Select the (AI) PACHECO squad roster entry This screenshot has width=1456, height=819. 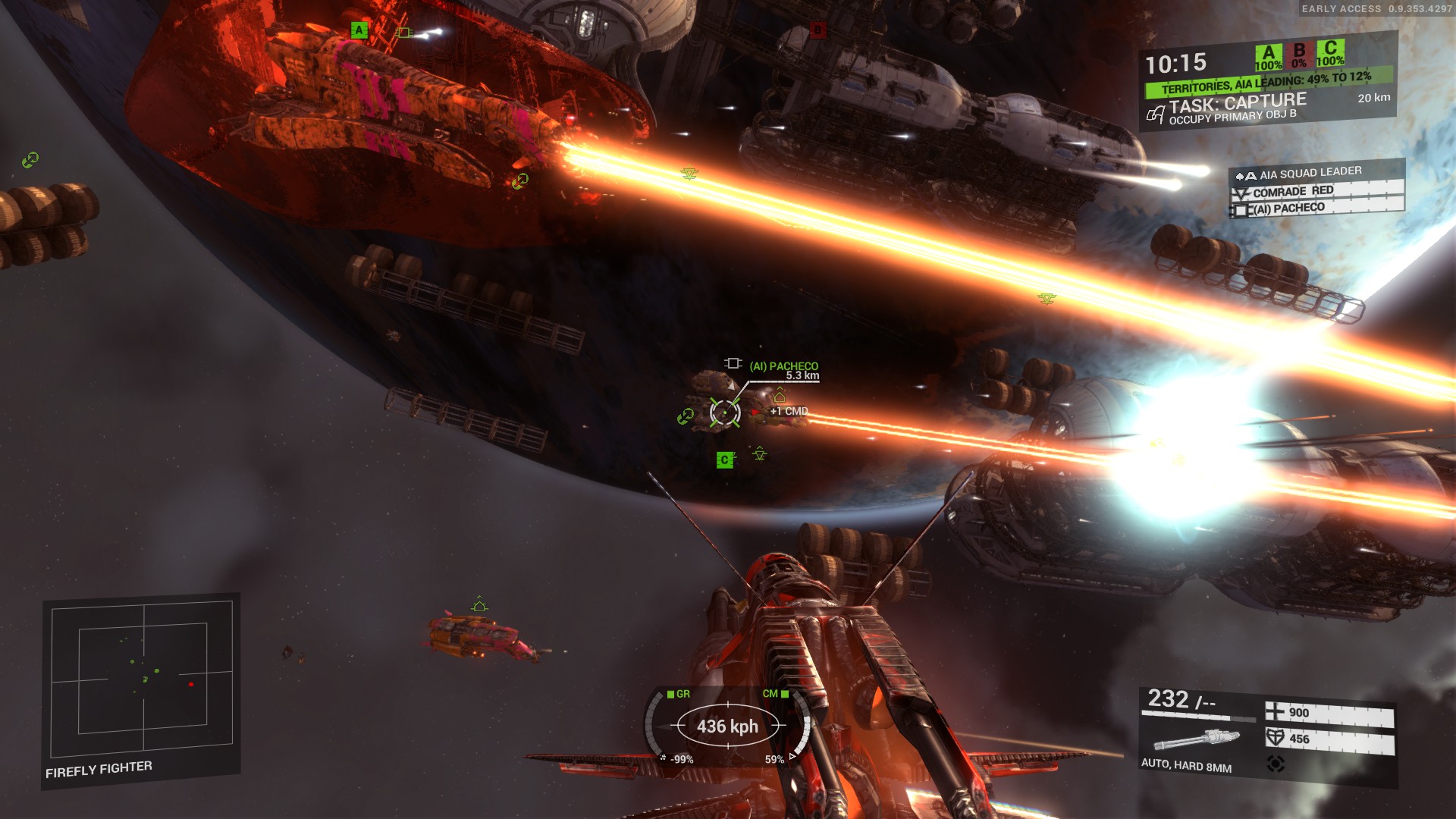[1289, 209]
